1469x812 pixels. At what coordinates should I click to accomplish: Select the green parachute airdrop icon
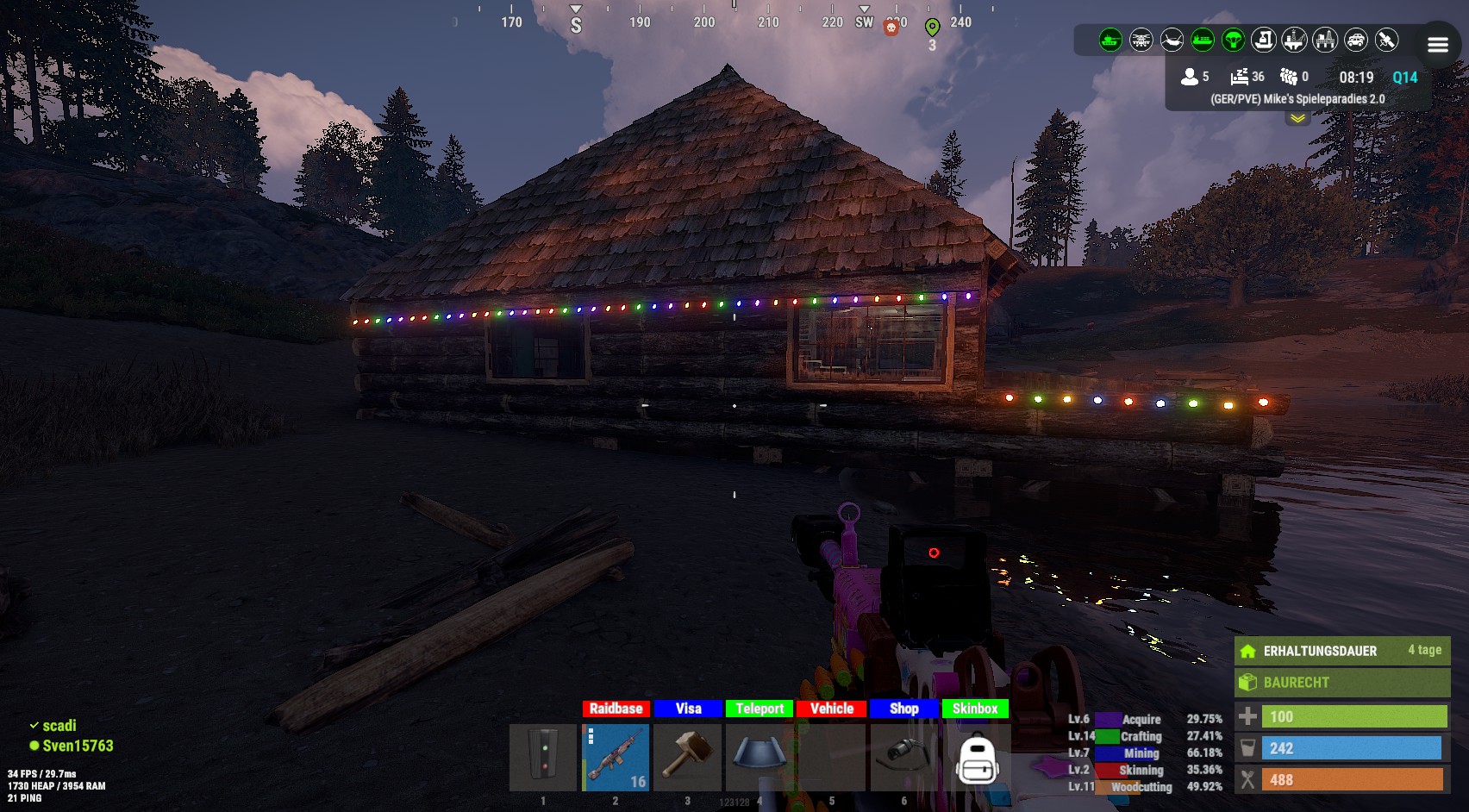[x=1234, y=40]
